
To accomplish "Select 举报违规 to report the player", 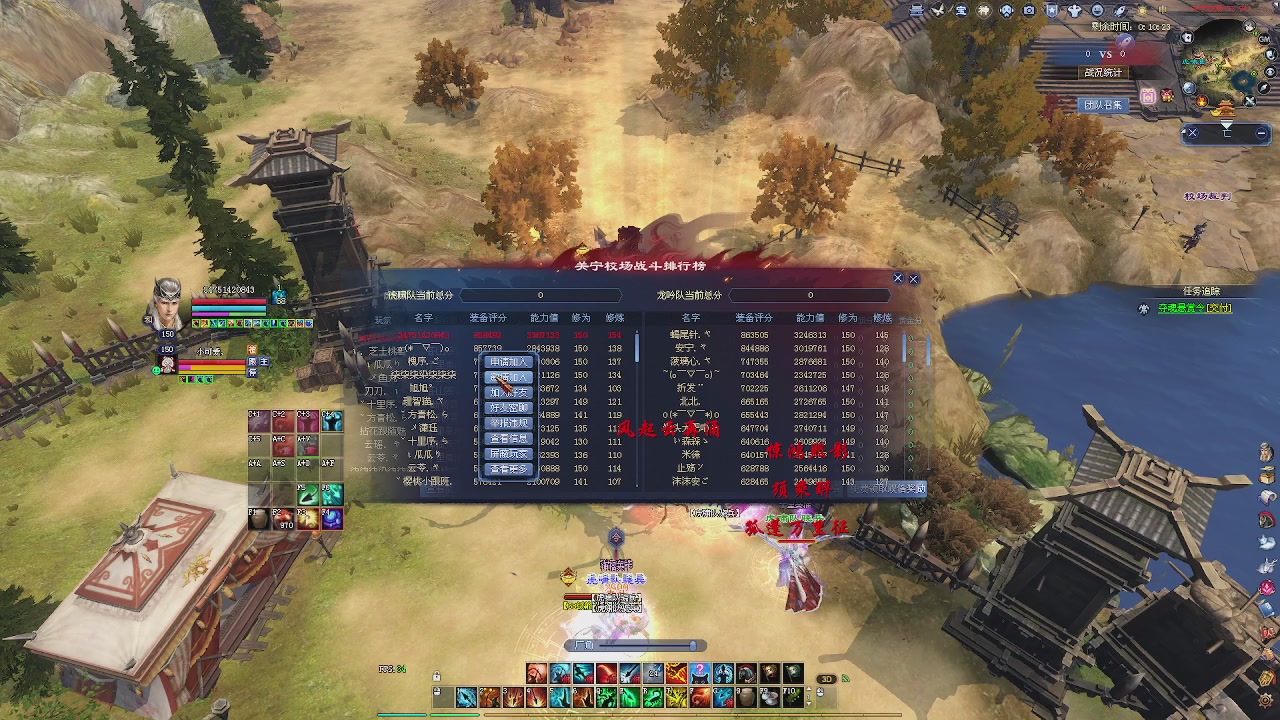I will (508, 423).
